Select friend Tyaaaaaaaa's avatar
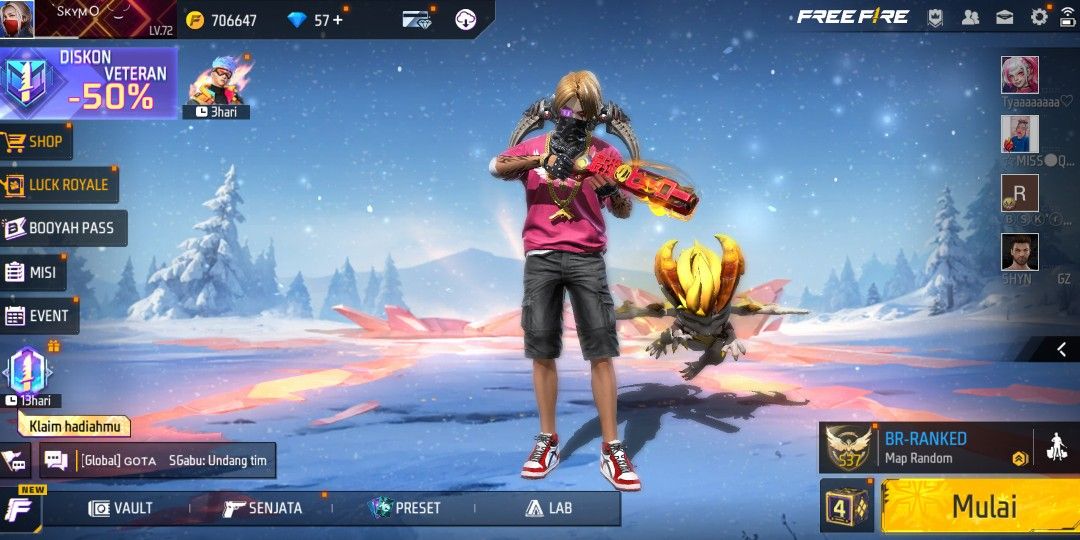Screen dimensions: 1080x540 tap(1020, 75)
